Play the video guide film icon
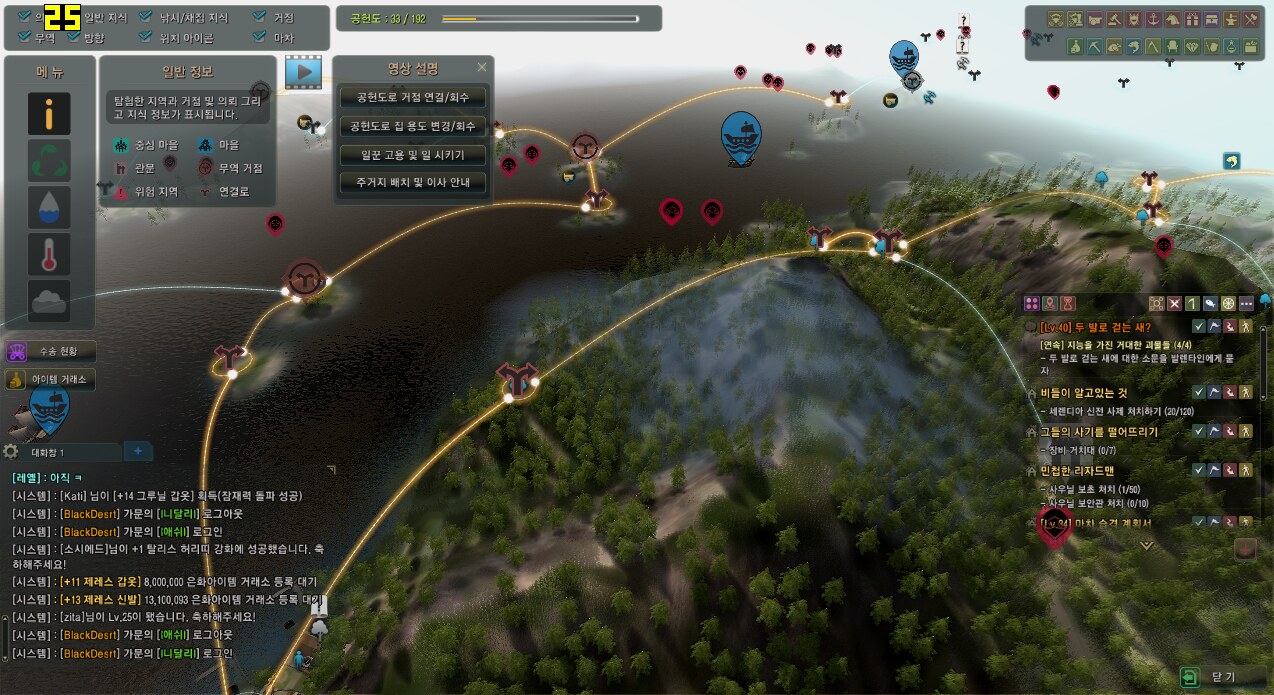Image resolution: width=1274 pixels, height=695 pixels. pos(303,72)
